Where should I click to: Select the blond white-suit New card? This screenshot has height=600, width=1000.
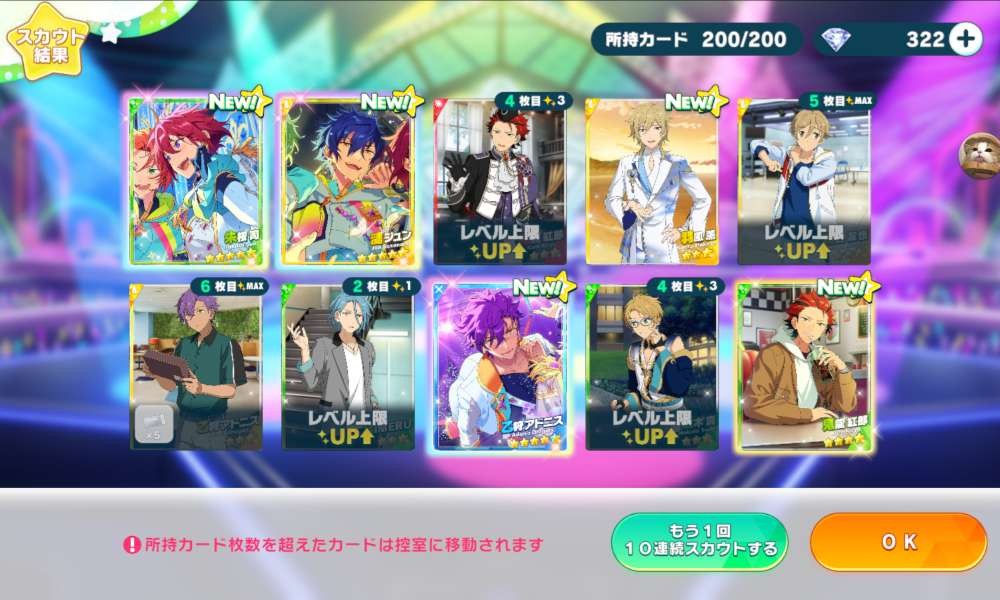(652, 181)
